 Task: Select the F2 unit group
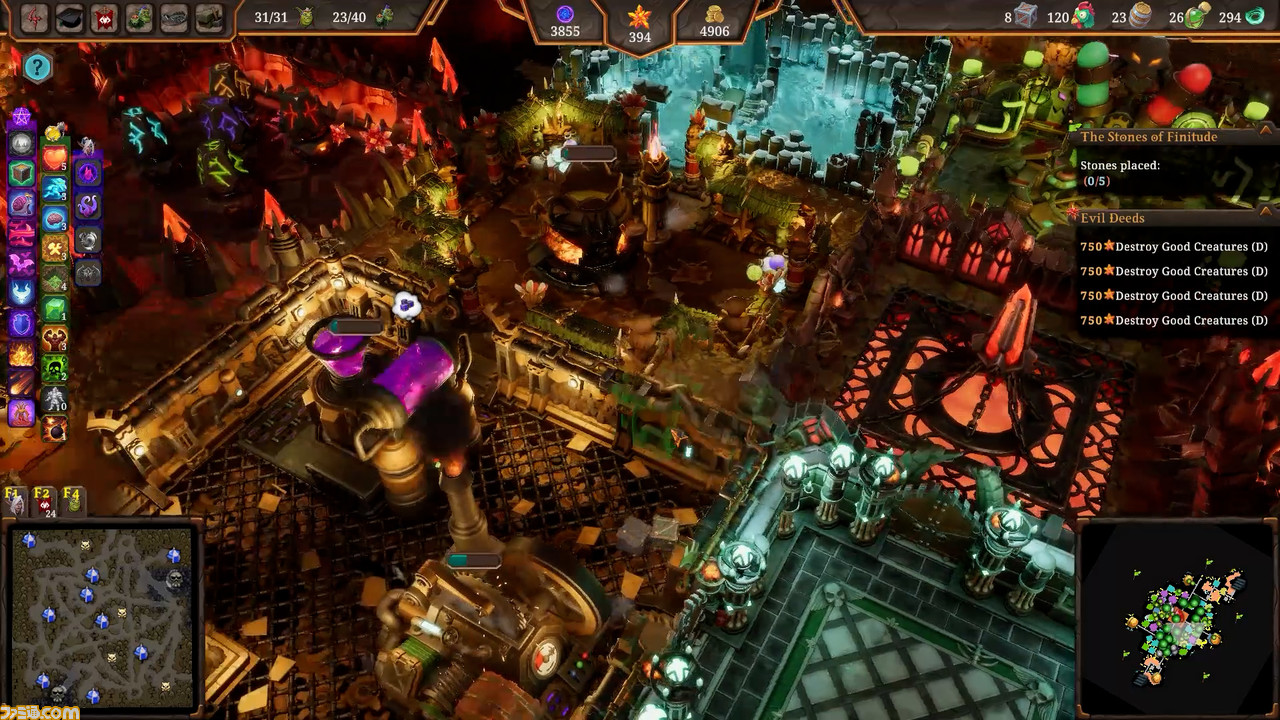(x=43, y=501)
